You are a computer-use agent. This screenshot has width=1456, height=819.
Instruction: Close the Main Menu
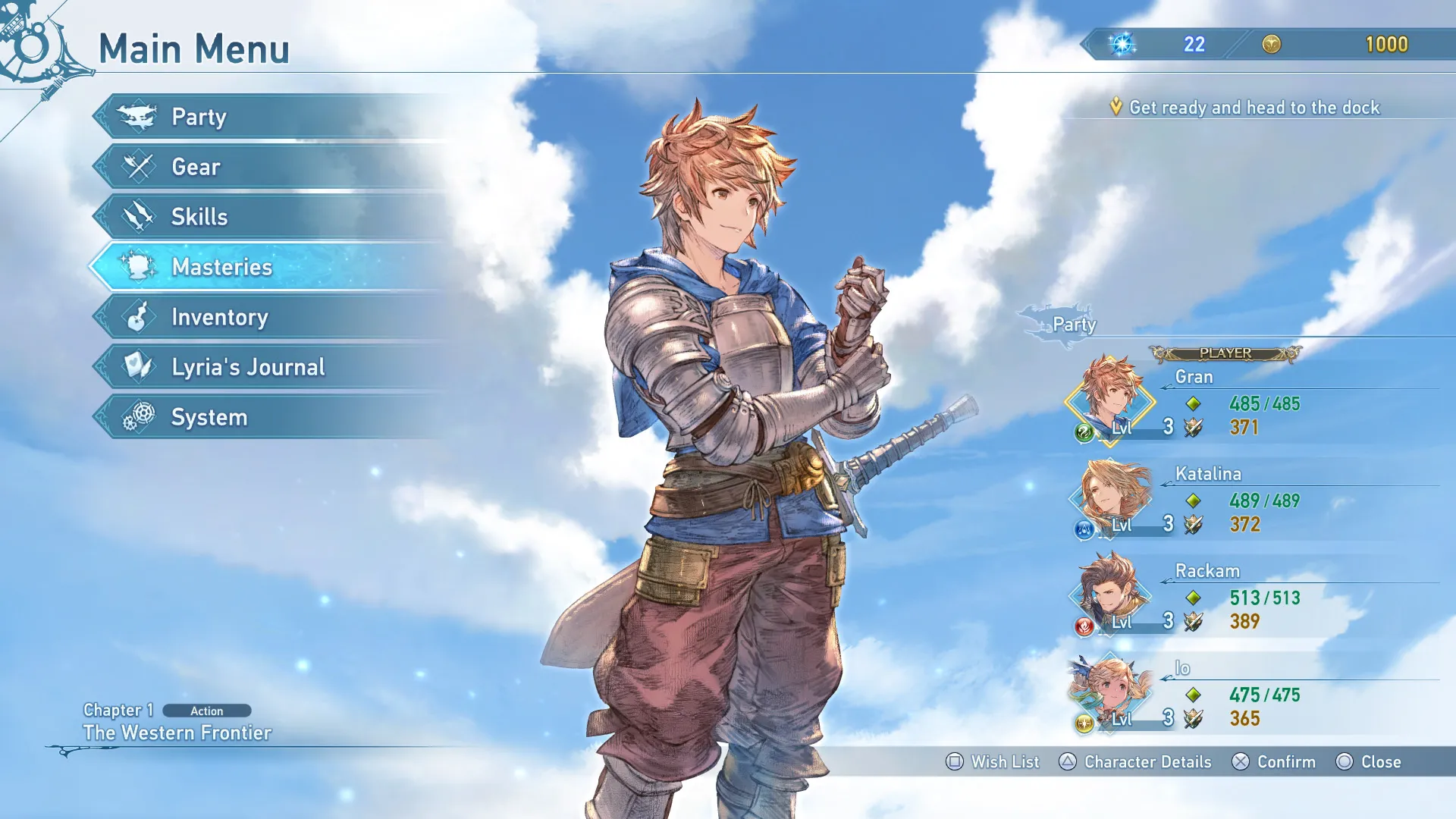[x=1368, y=761]
